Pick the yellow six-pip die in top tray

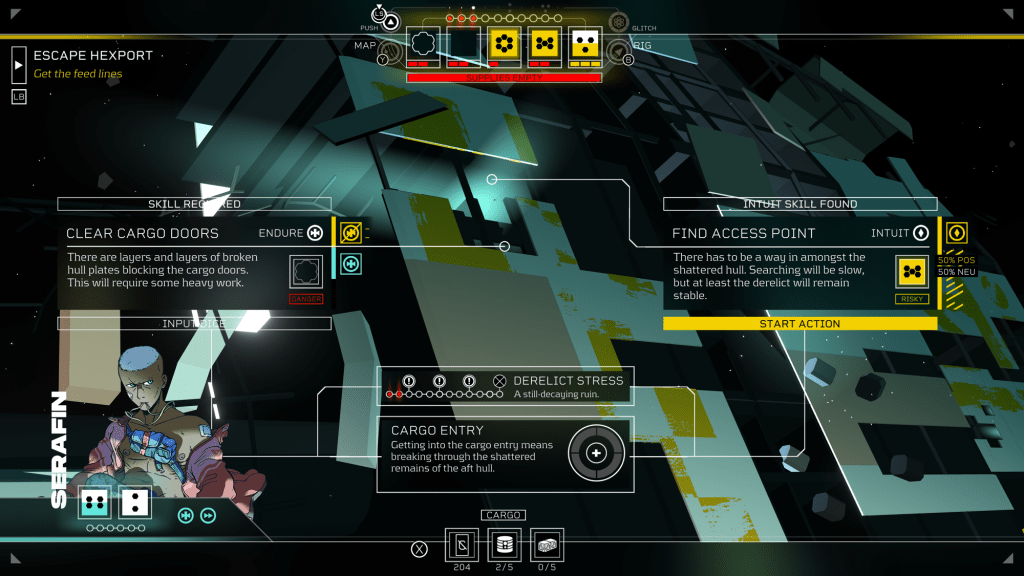[504, 43]
